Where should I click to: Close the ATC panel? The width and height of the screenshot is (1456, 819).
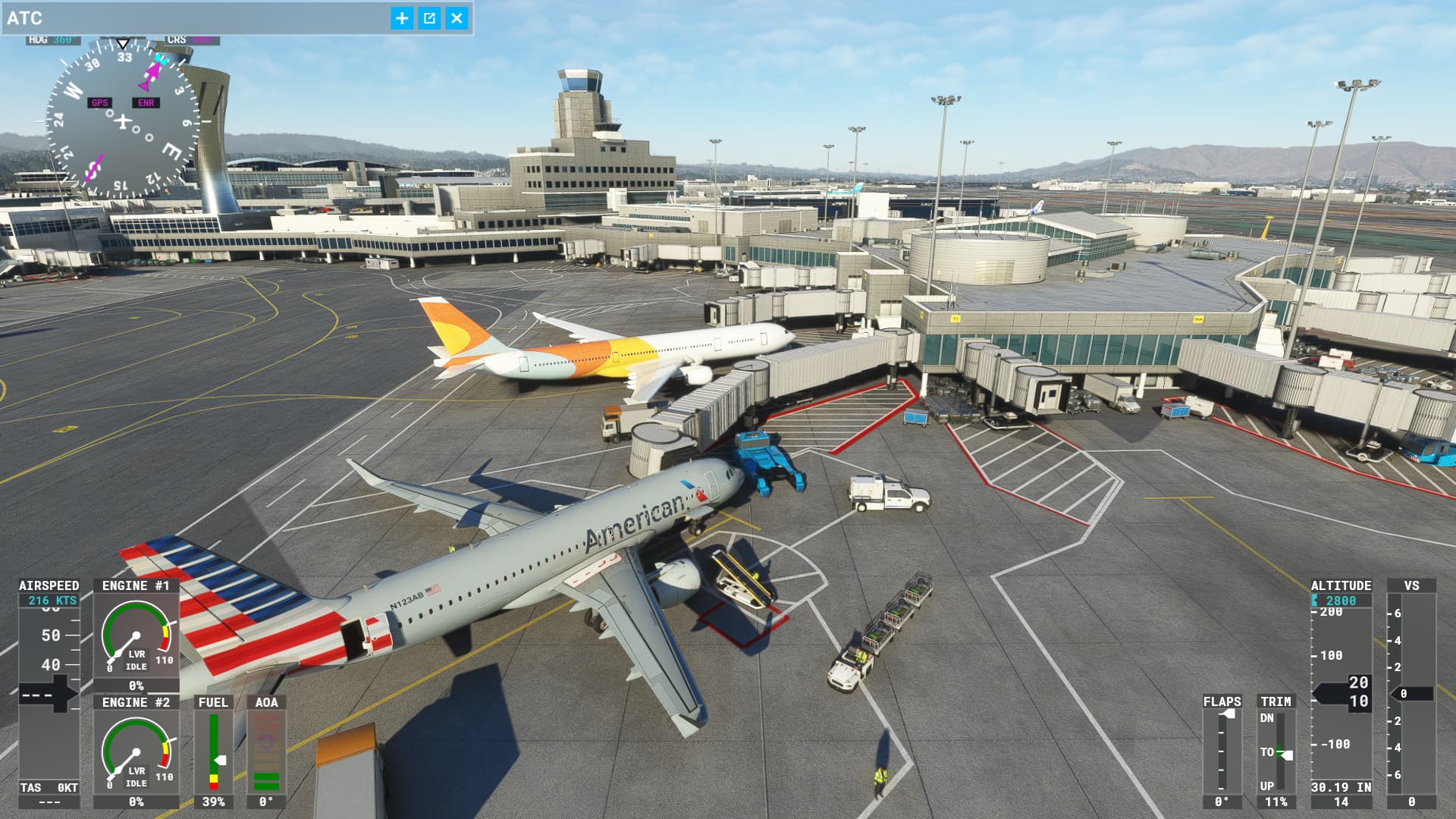pyautogui.click(x=457, y=18)
